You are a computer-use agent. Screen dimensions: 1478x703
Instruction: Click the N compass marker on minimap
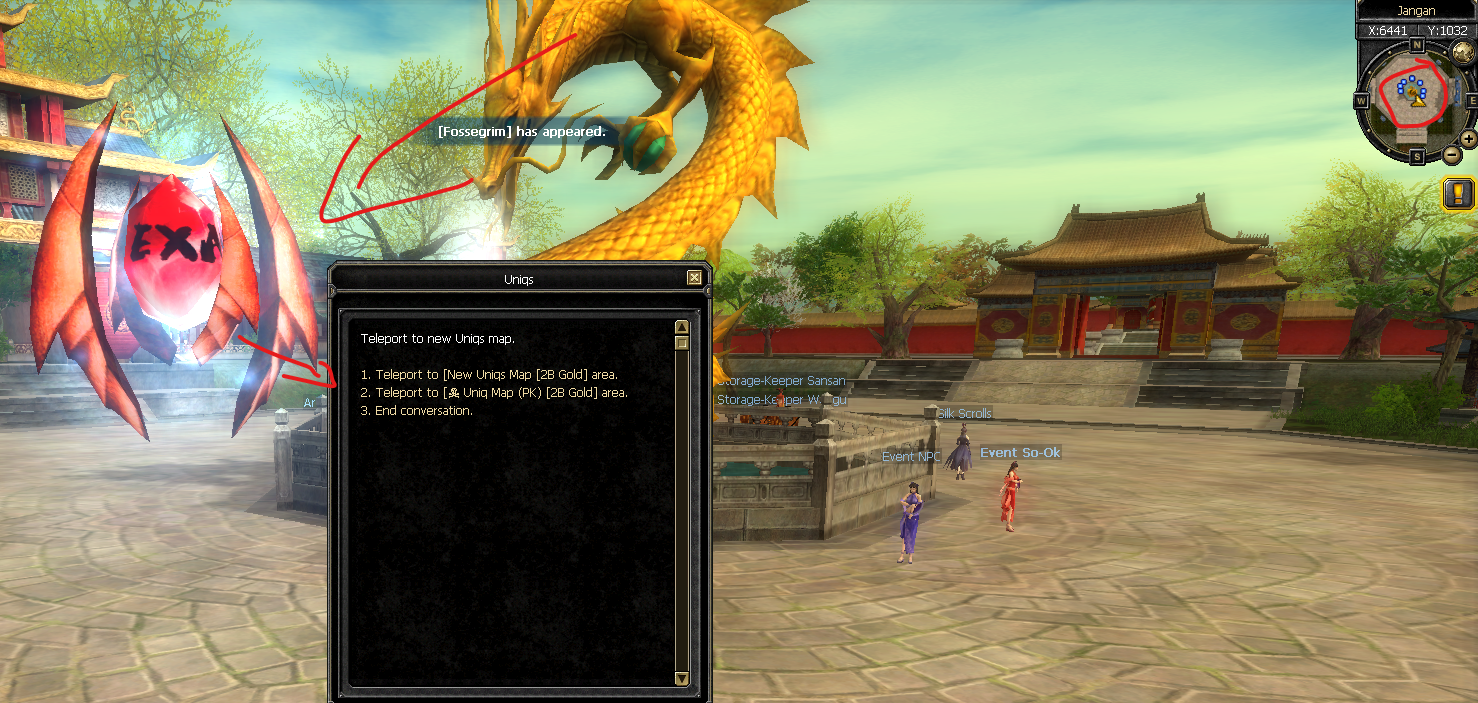[x=1416, y=45]
